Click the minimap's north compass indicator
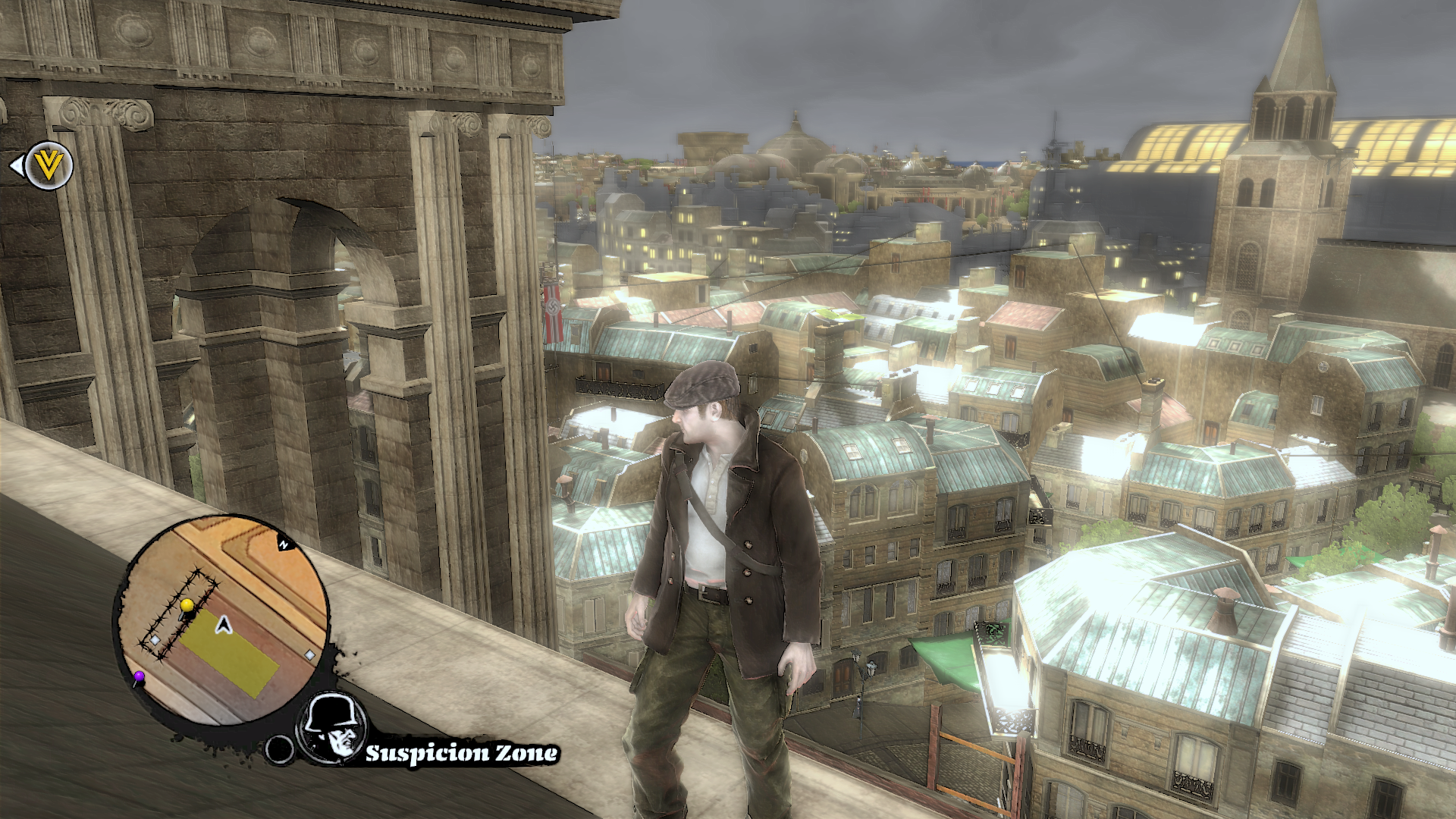Viewport: 1456px width, 819px height. click(284, 544)
